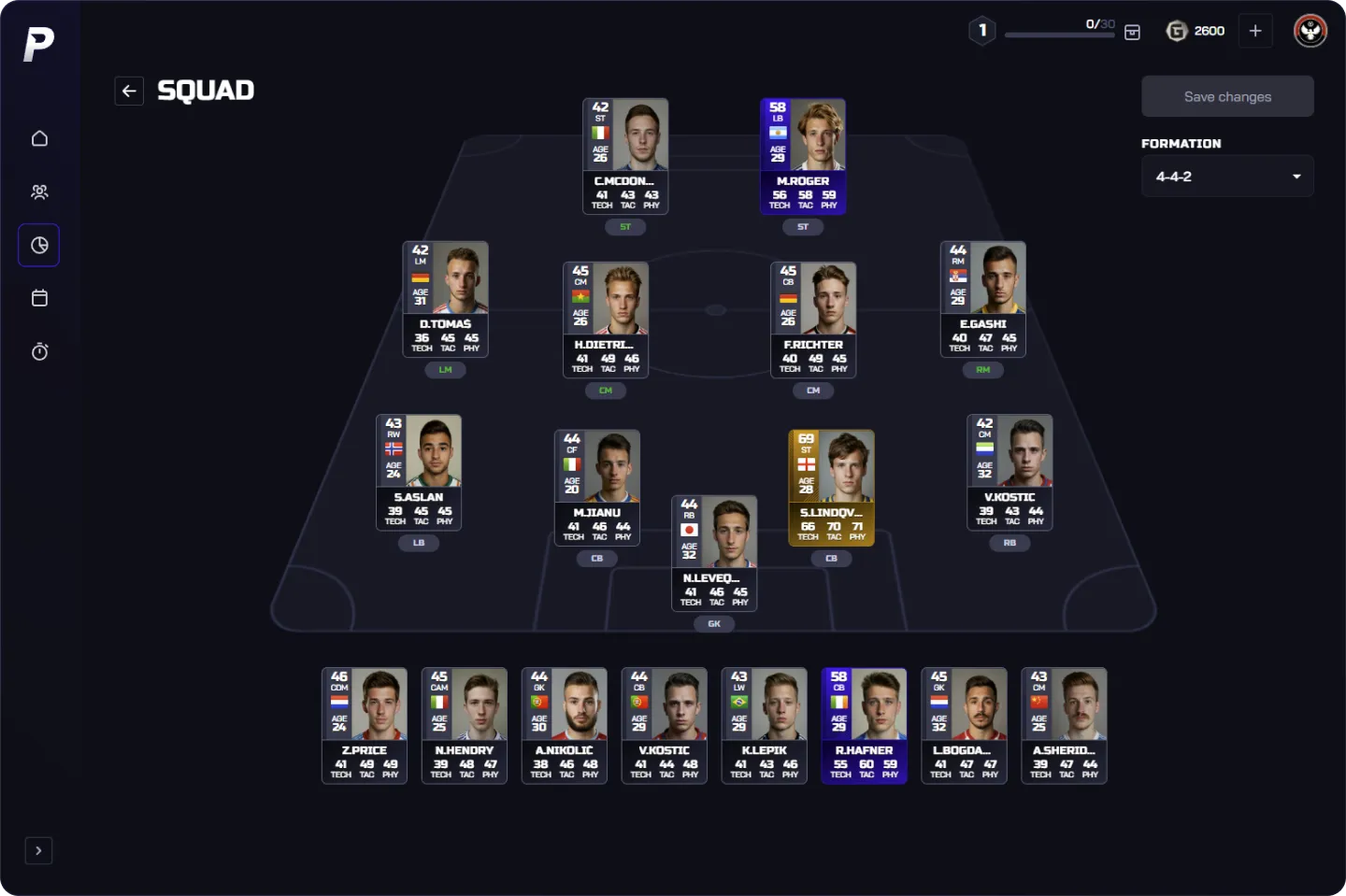Viewport: 1346px width, 896px height.
Task: Select S.LINDQV's gold player card
Action: click(x=831, y=487)
